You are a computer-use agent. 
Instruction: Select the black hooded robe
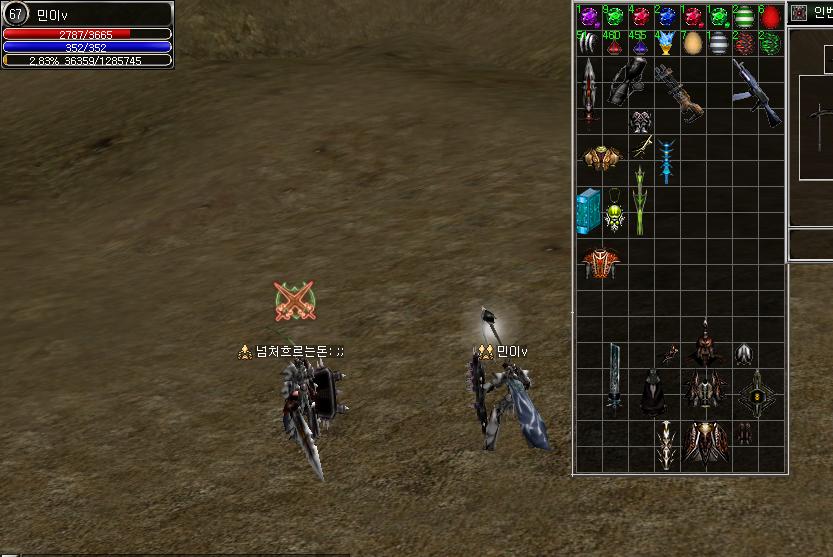[654, 393]
